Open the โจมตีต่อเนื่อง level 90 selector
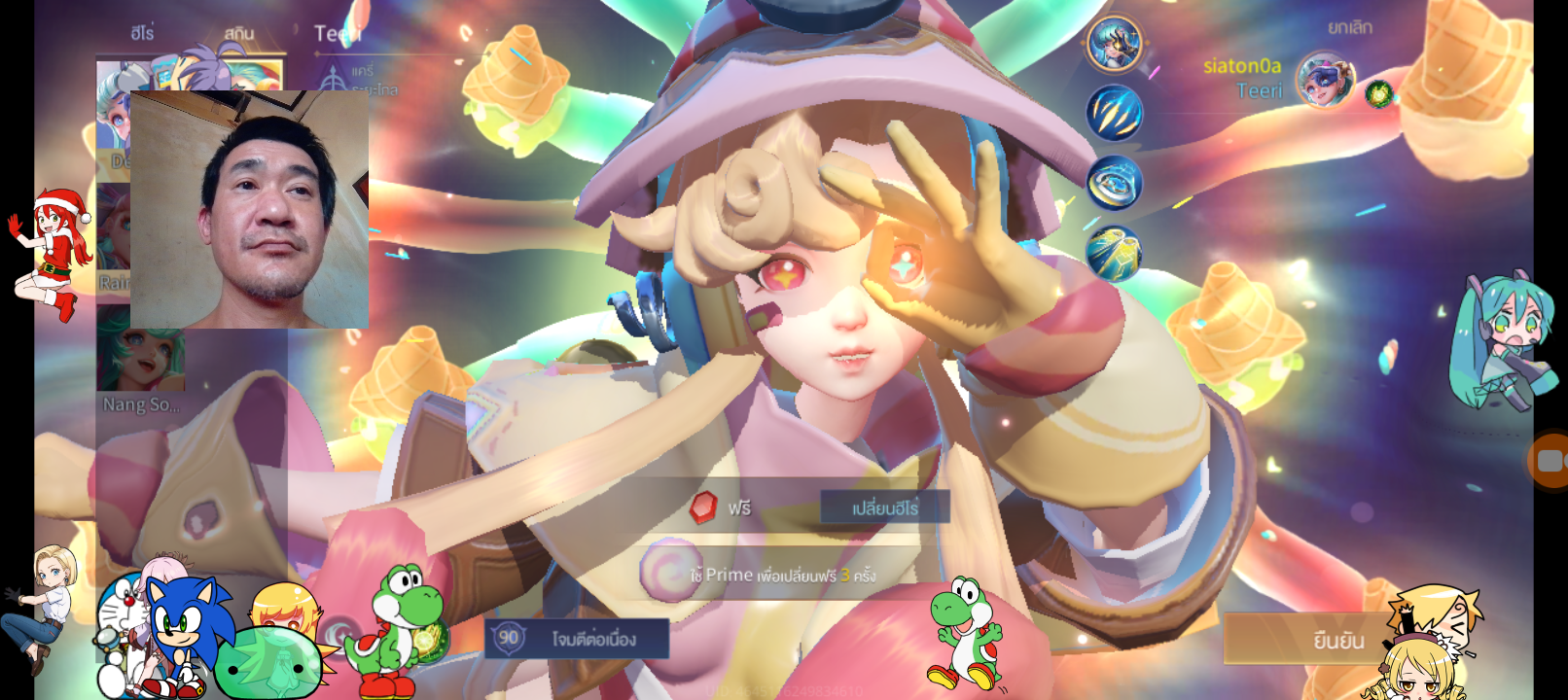This screenshot has width=1568, height=700. coord(577,639)
